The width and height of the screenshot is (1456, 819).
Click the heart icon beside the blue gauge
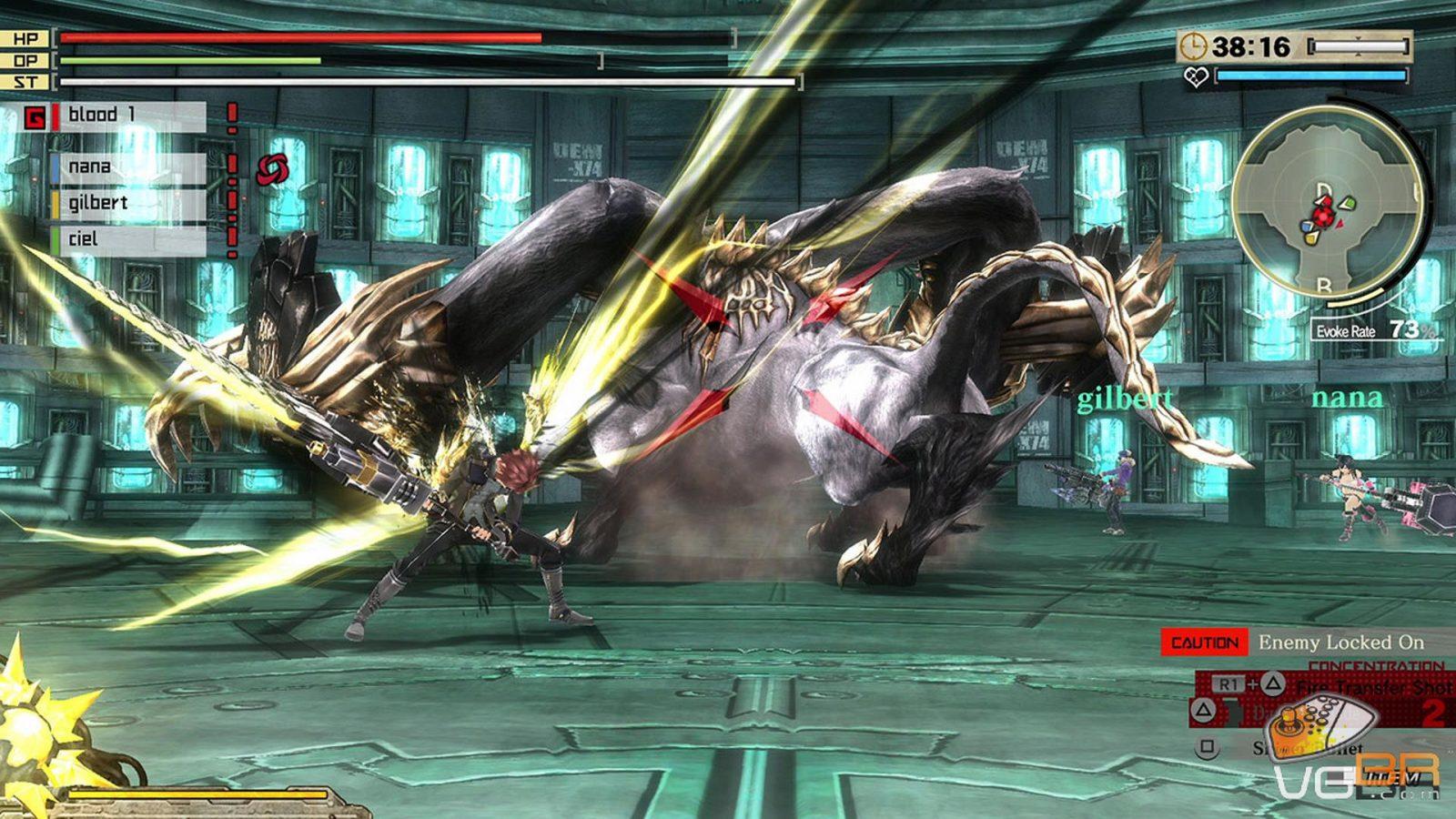[x=1196, y=77]
